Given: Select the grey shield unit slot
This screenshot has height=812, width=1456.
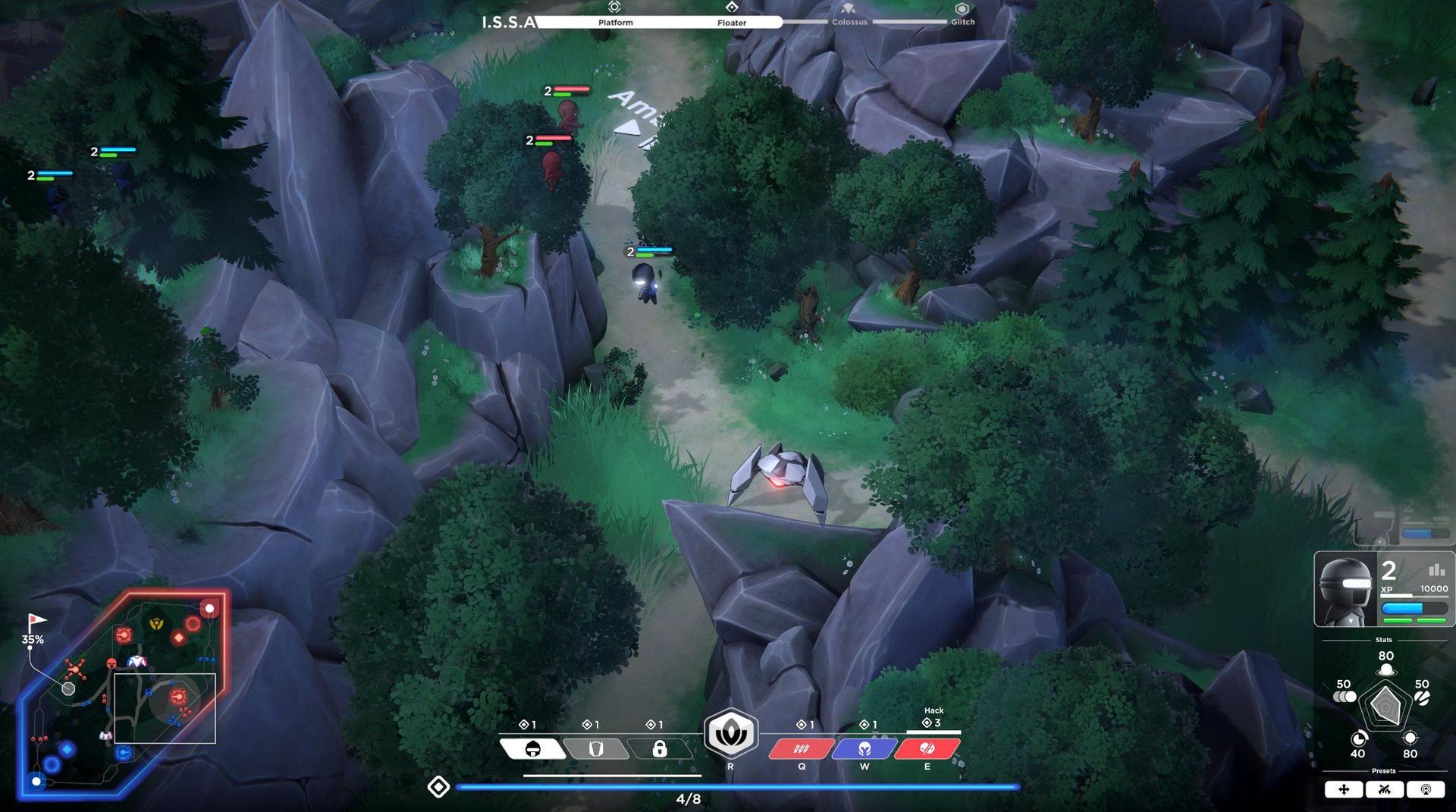Looking at the screenshot, I should (x=598, y=749).
